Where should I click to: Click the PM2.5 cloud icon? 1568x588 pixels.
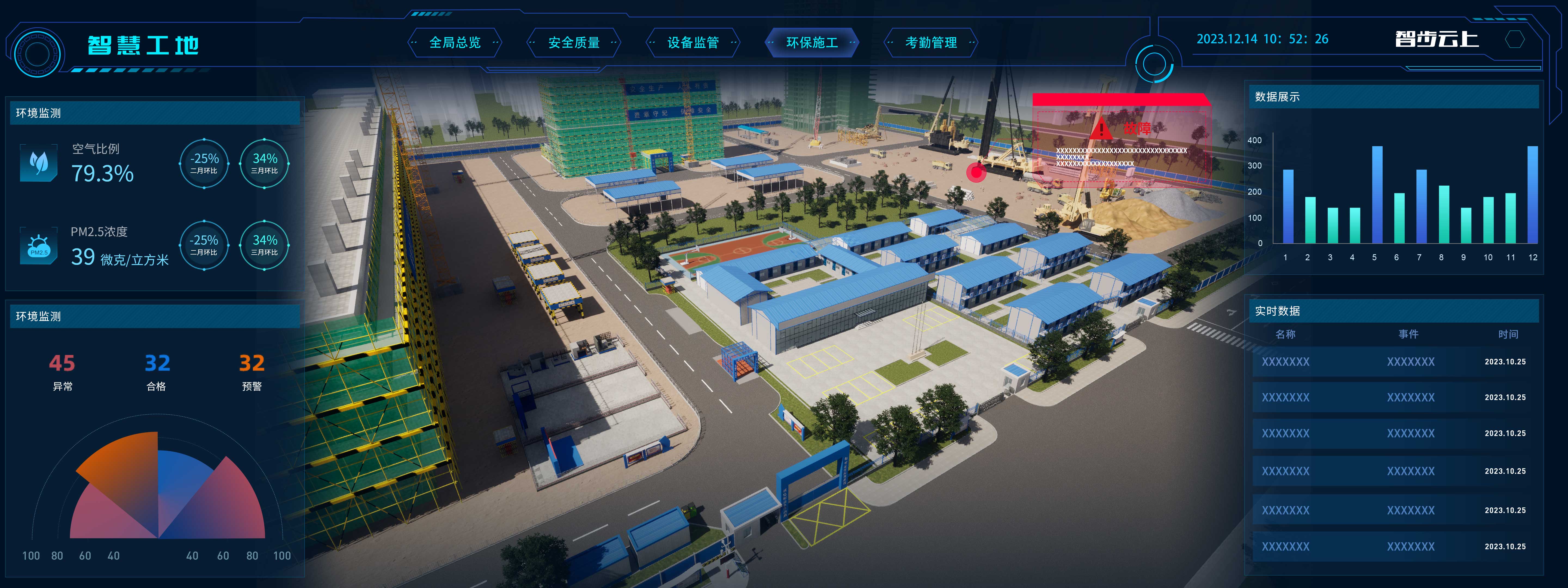point(39,246)
